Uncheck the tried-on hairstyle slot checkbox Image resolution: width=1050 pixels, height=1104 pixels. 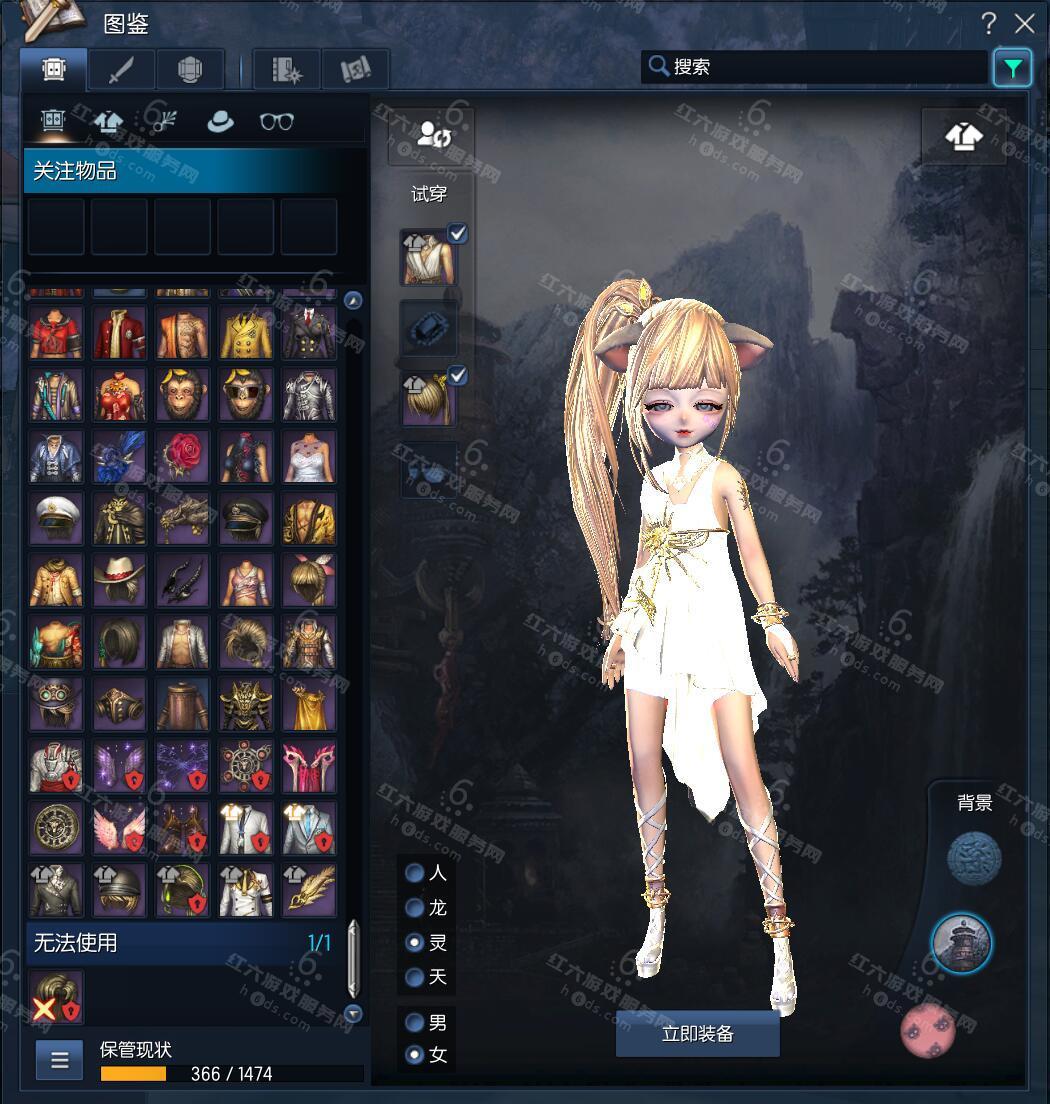pos(458,376)
